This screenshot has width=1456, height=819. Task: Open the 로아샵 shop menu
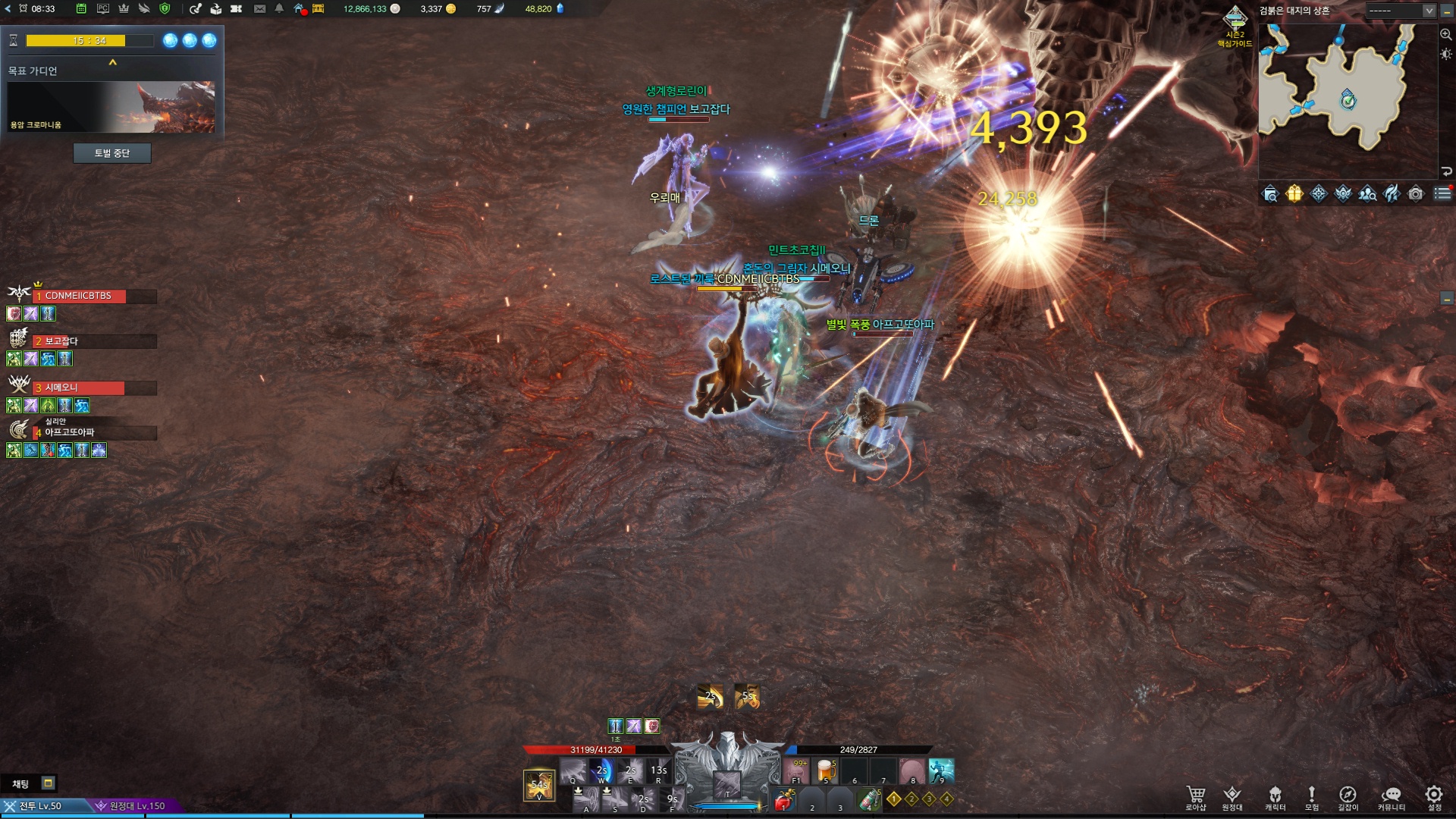1196,798
